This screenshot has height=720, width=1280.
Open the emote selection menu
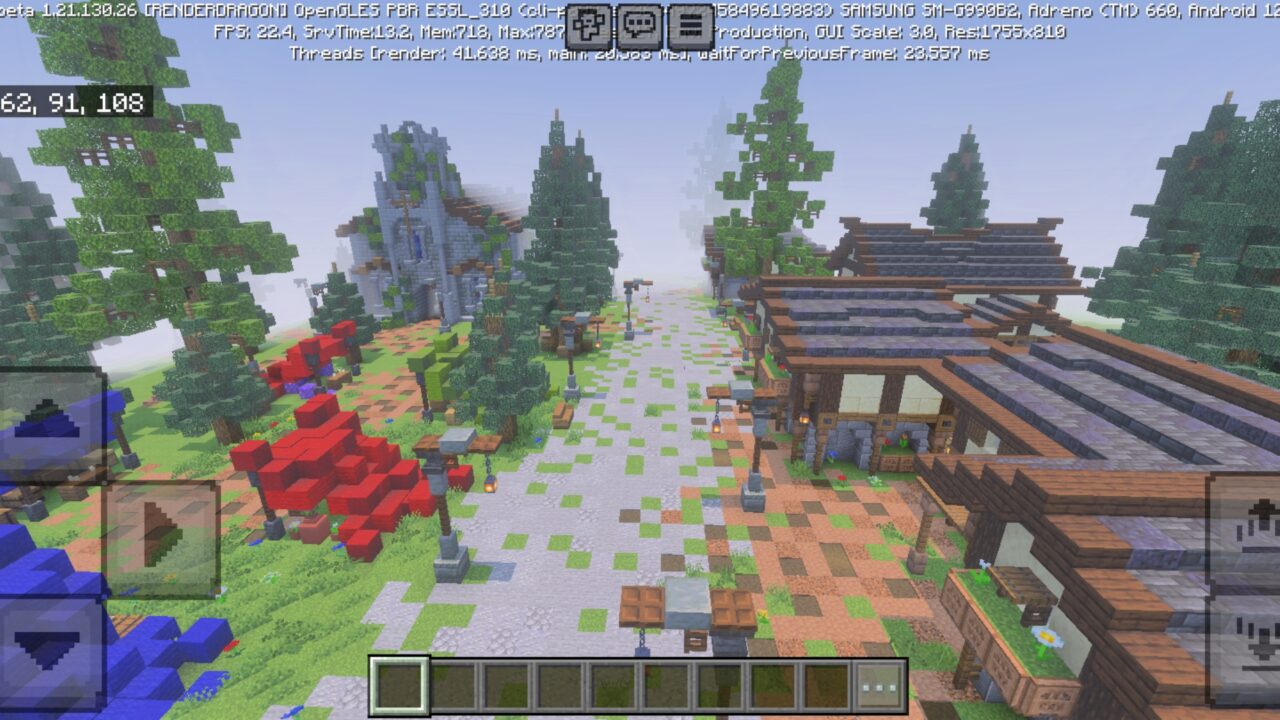pyautogui.click(x=588, y=25)
